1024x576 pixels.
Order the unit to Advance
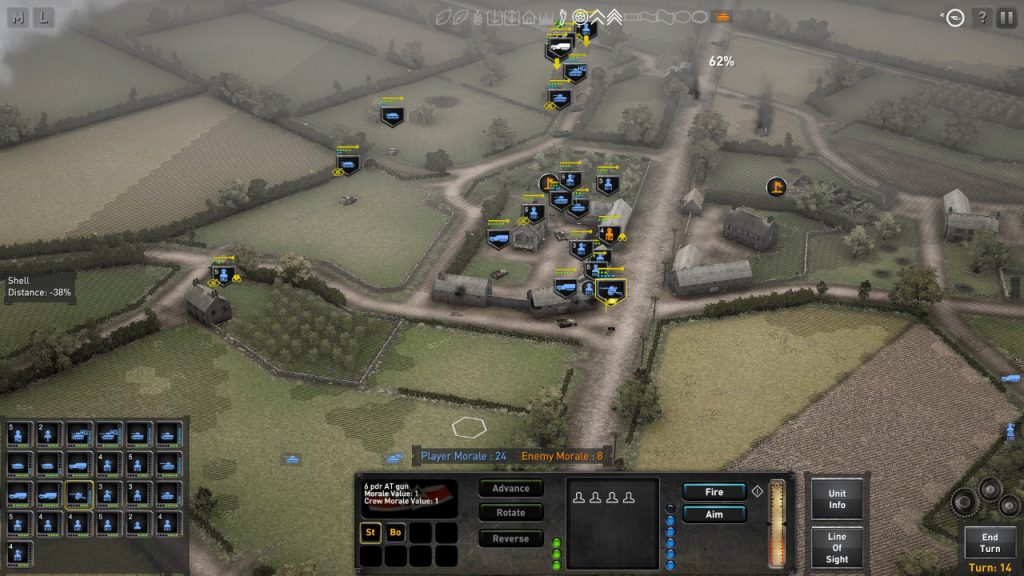click(x=511, y=488)
